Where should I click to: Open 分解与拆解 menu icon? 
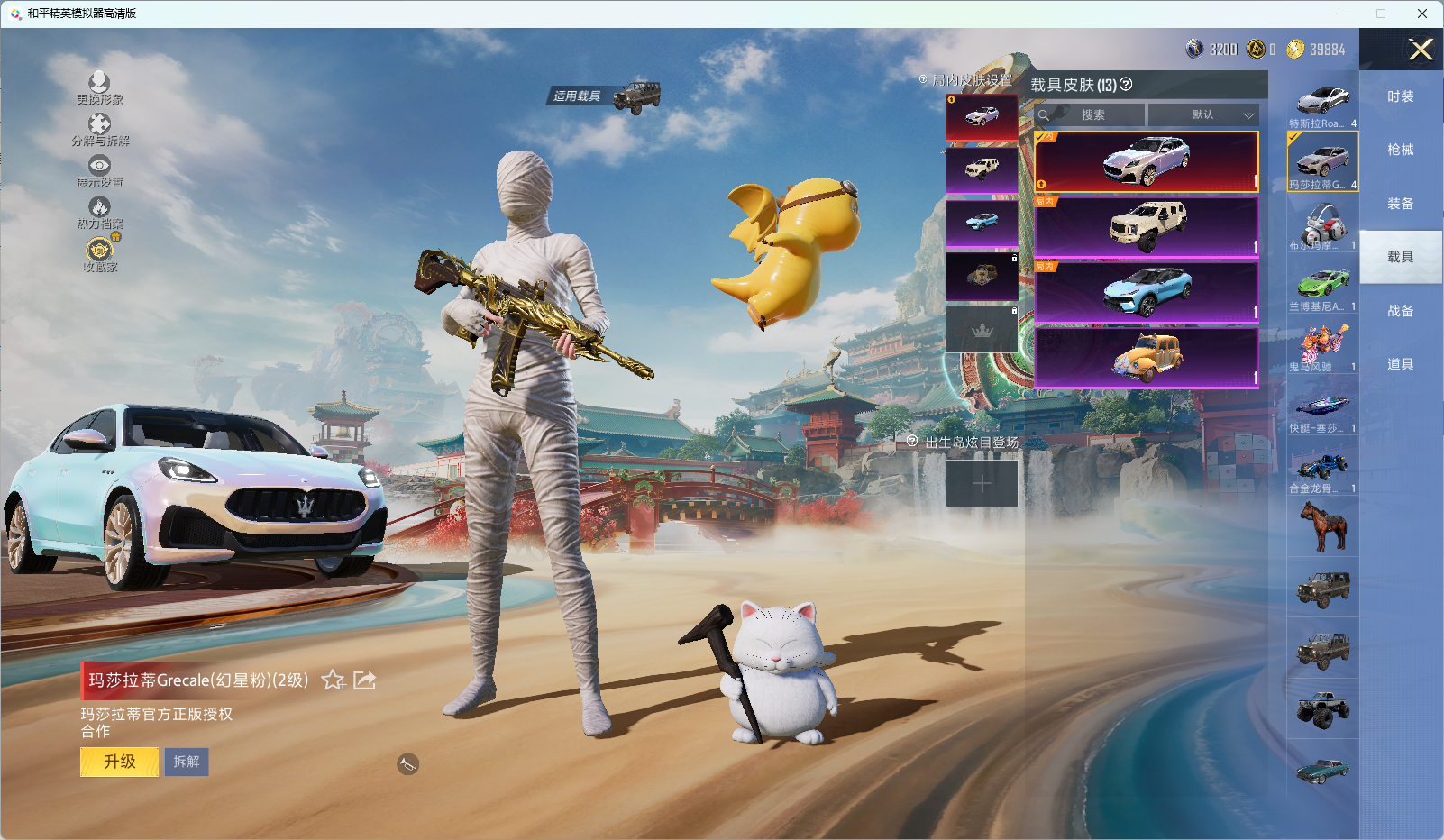point(99,129)
